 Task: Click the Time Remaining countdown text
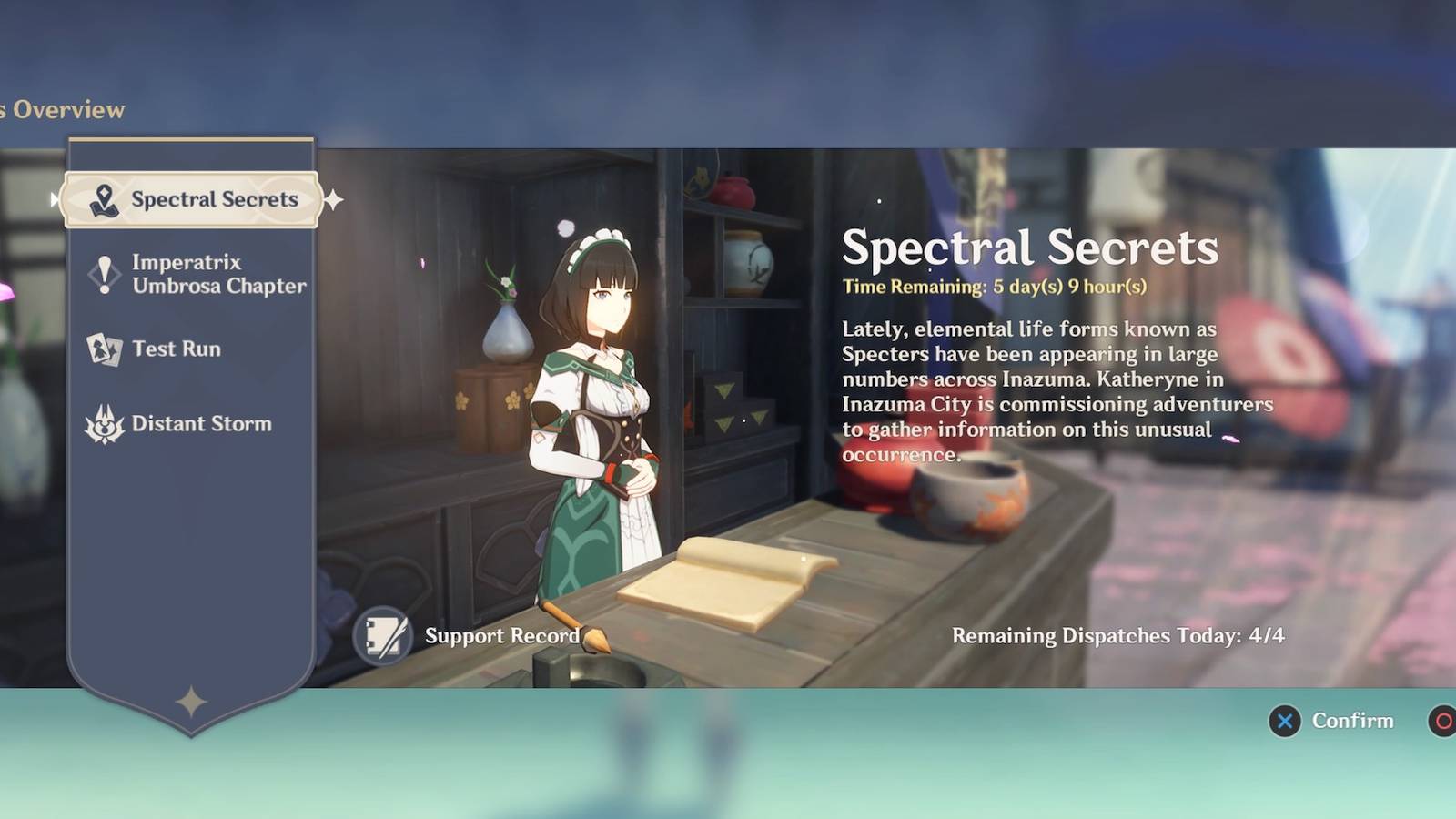click(x=996, y=287)
